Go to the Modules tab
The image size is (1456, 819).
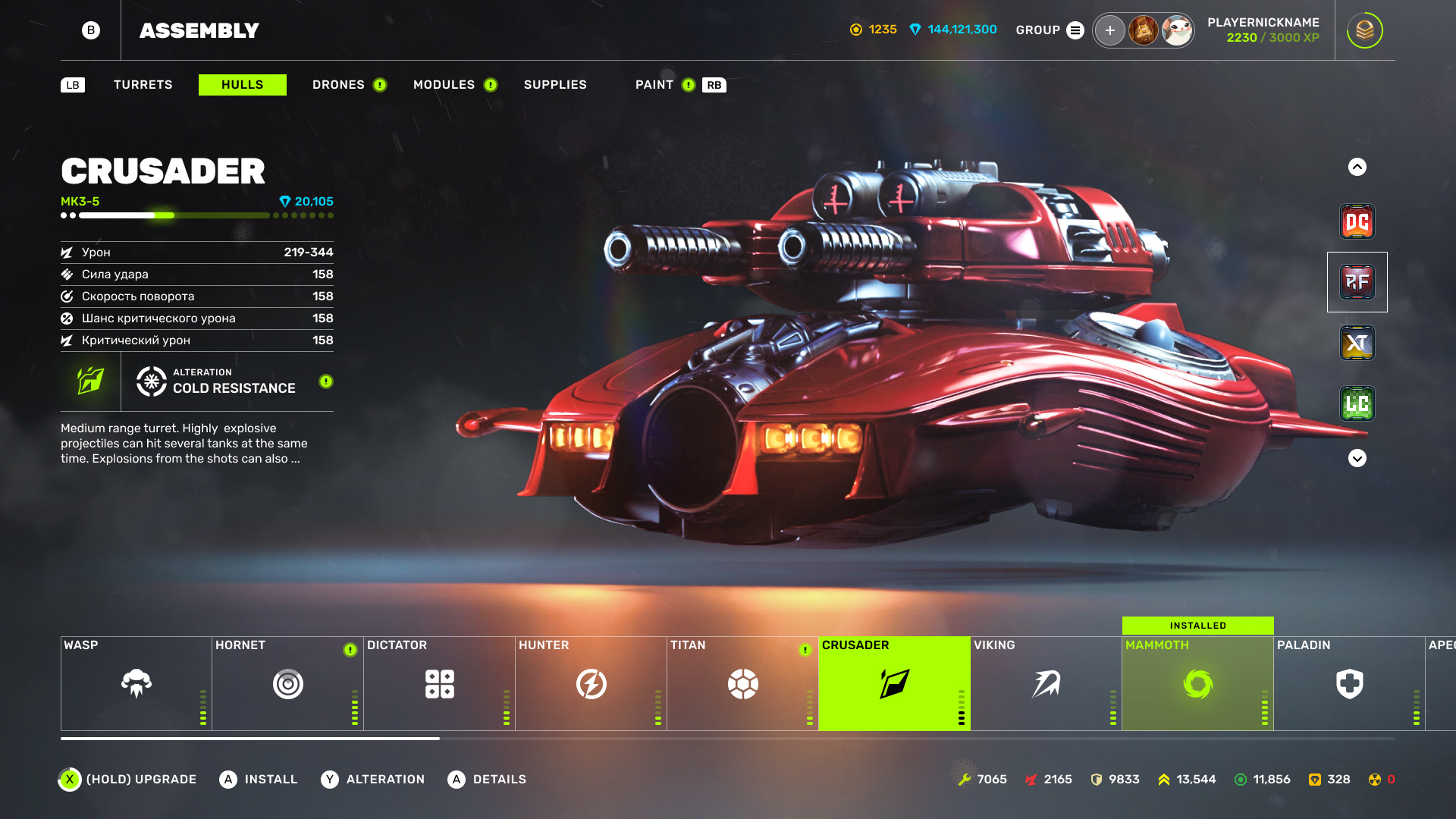444,85
